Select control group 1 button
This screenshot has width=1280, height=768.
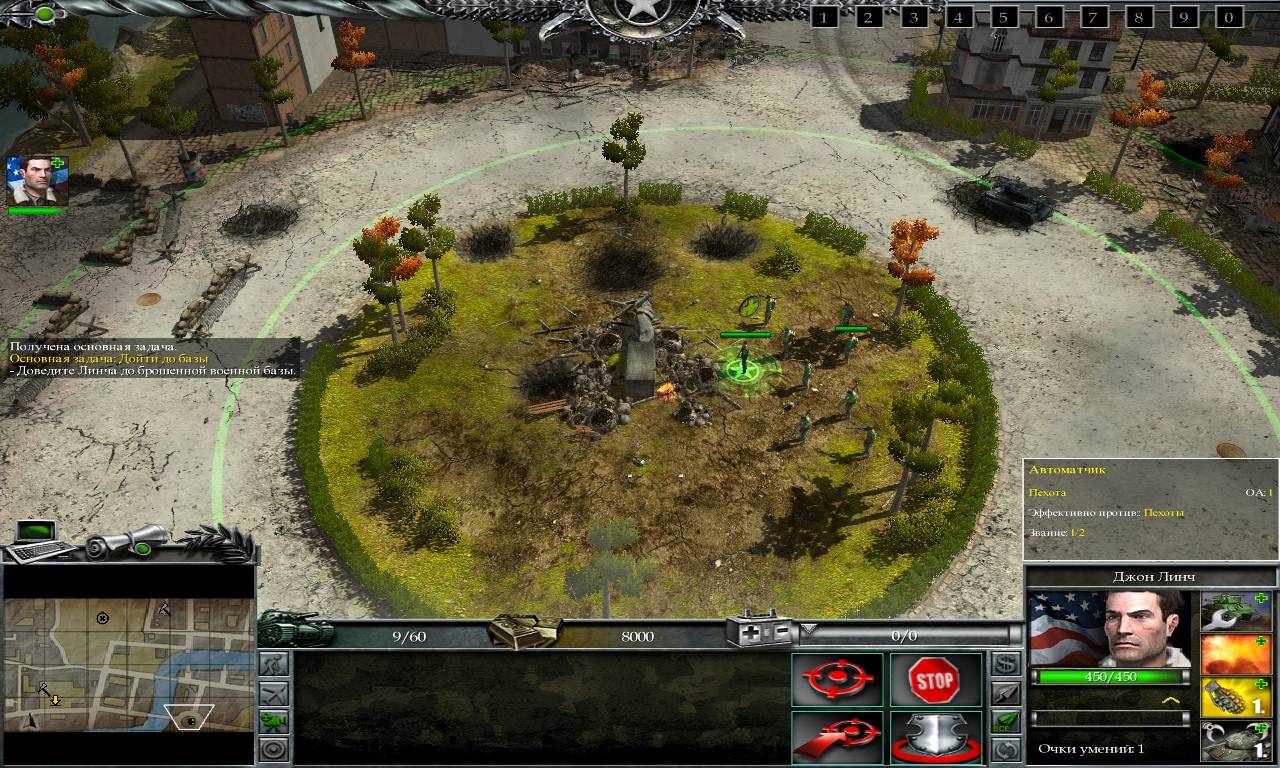[x=824, y=17]
